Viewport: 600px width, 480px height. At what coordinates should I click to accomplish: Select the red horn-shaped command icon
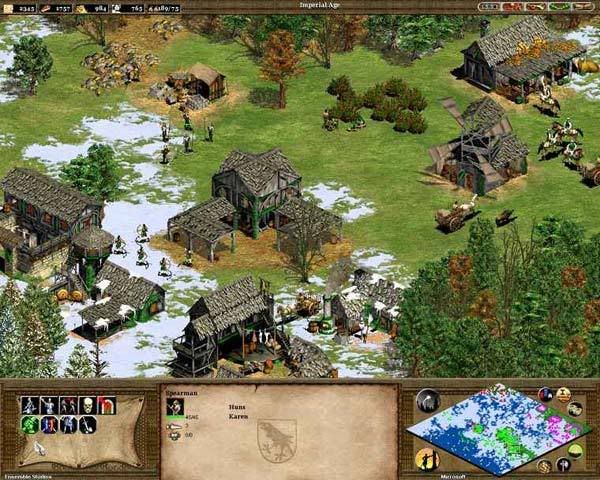click(x=107, y=405)
